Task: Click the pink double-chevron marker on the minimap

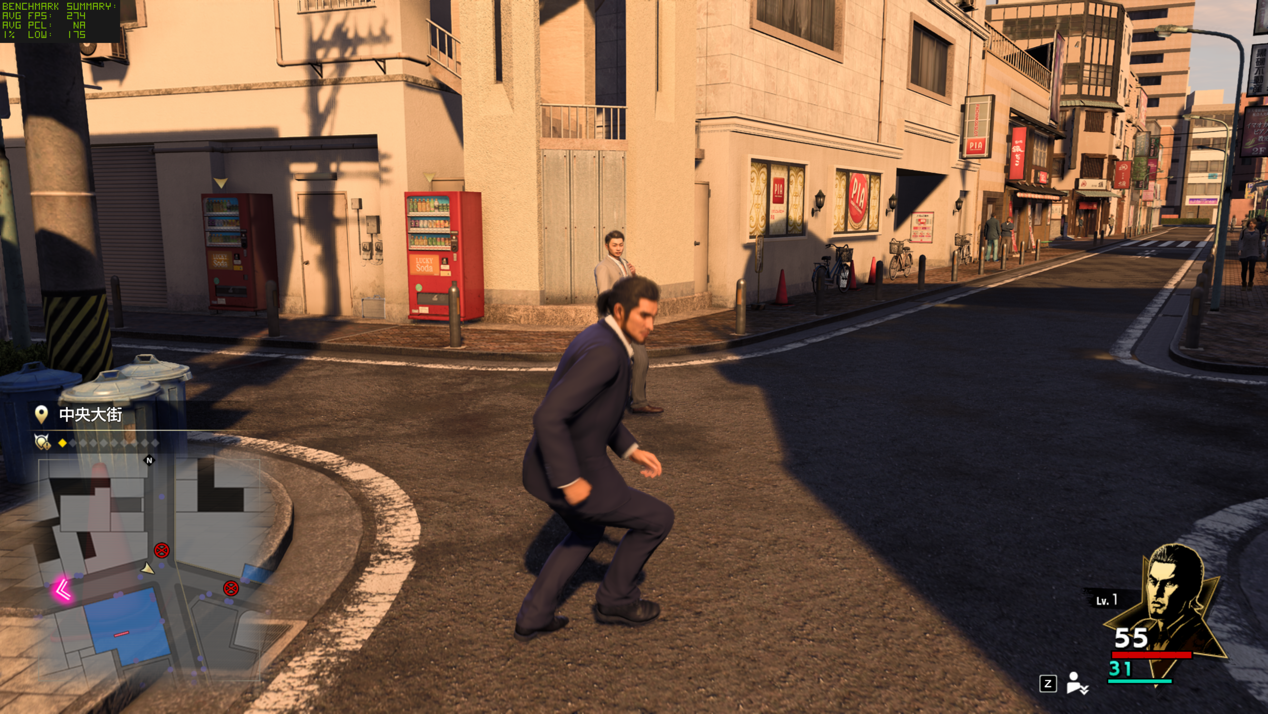Action: tap(63, 590)
